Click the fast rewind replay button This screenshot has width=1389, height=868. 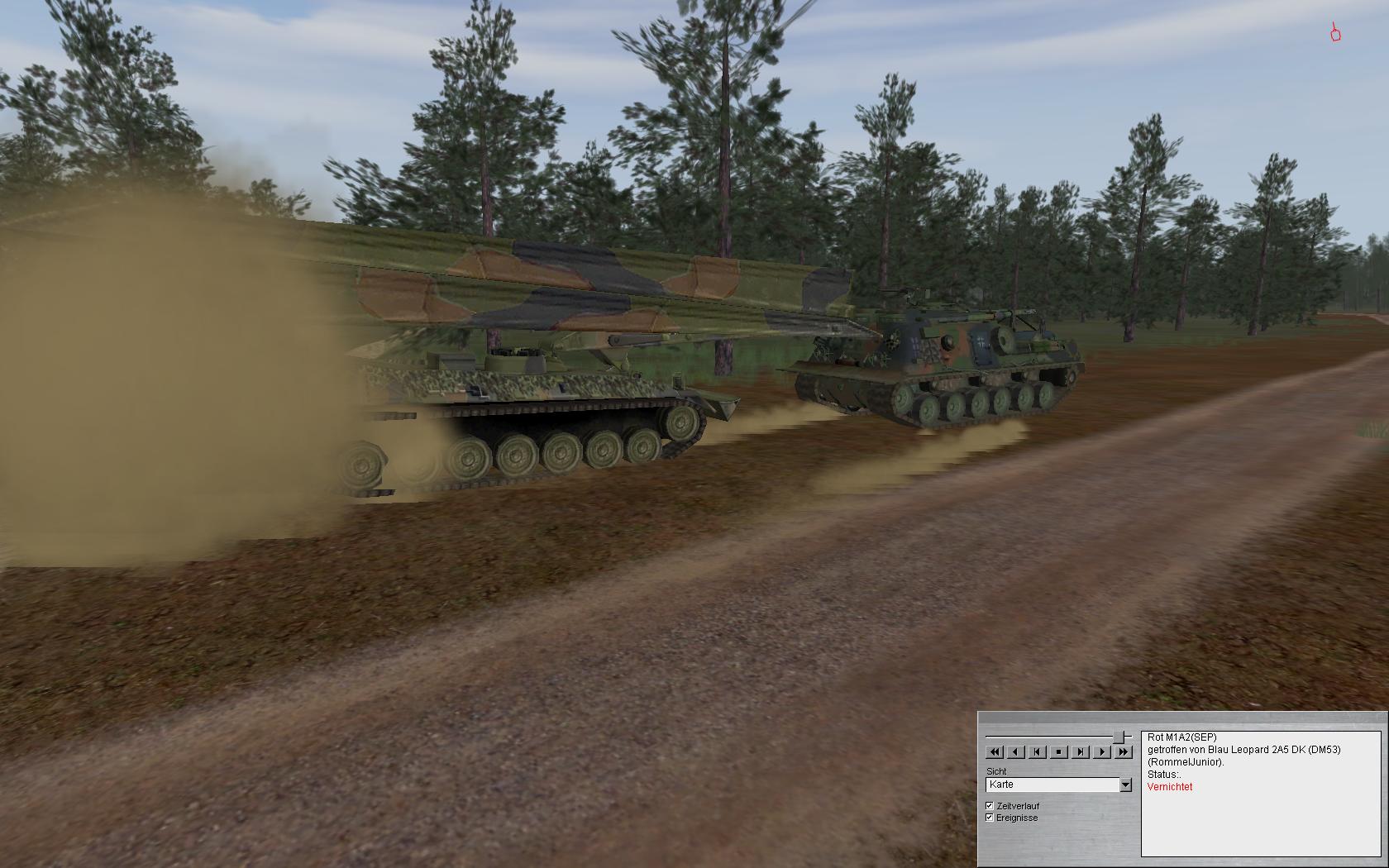[994, 752]
